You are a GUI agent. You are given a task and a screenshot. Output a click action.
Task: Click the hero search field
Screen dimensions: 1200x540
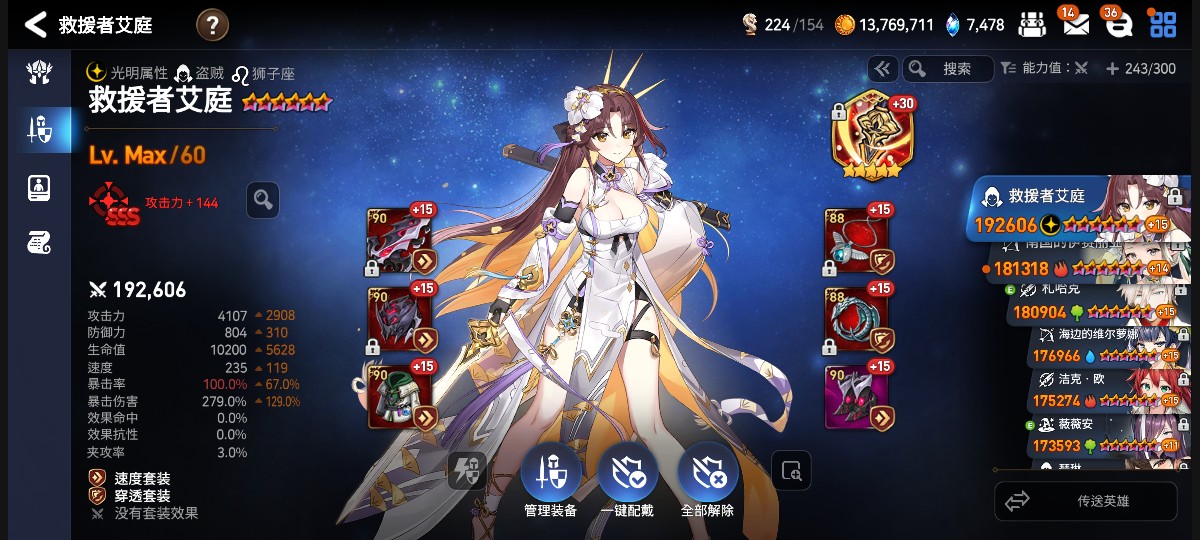coord(947,69)
